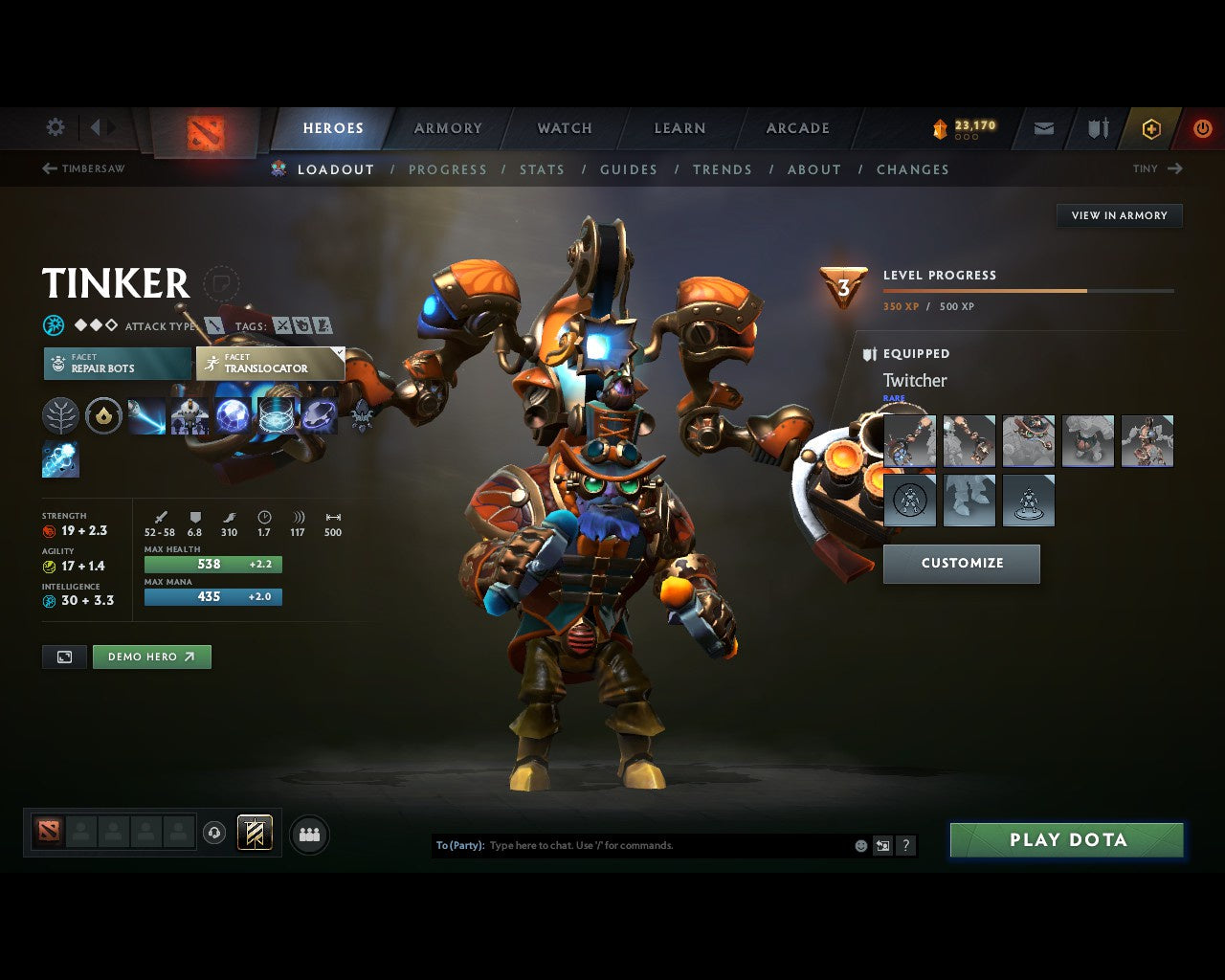Open the Watch menu in the top bar
Screen dimensions: 1225x980
pos(564,128)
